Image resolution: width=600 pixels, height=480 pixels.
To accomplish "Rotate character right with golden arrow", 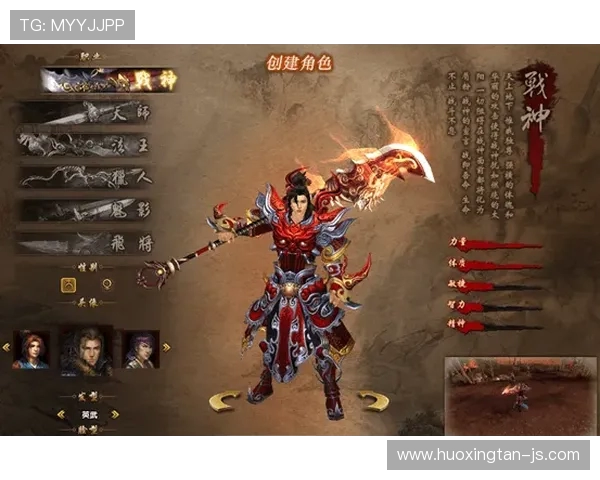I will (374, 402).
